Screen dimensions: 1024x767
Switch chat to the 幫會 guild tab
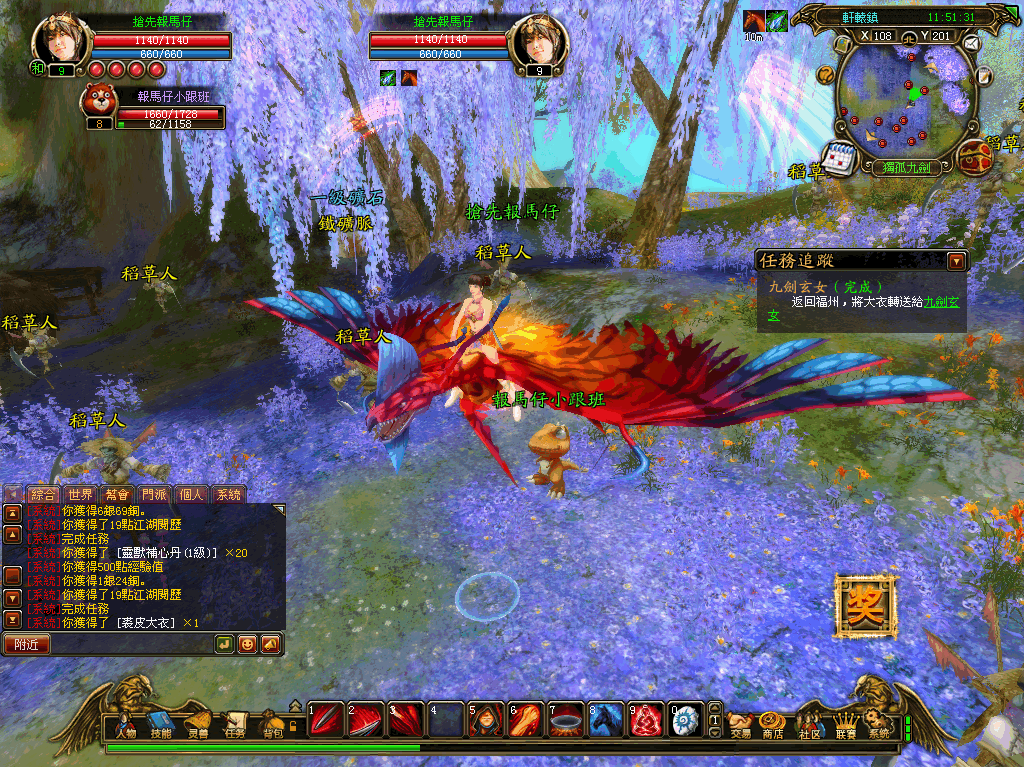(x=118, y=494)
